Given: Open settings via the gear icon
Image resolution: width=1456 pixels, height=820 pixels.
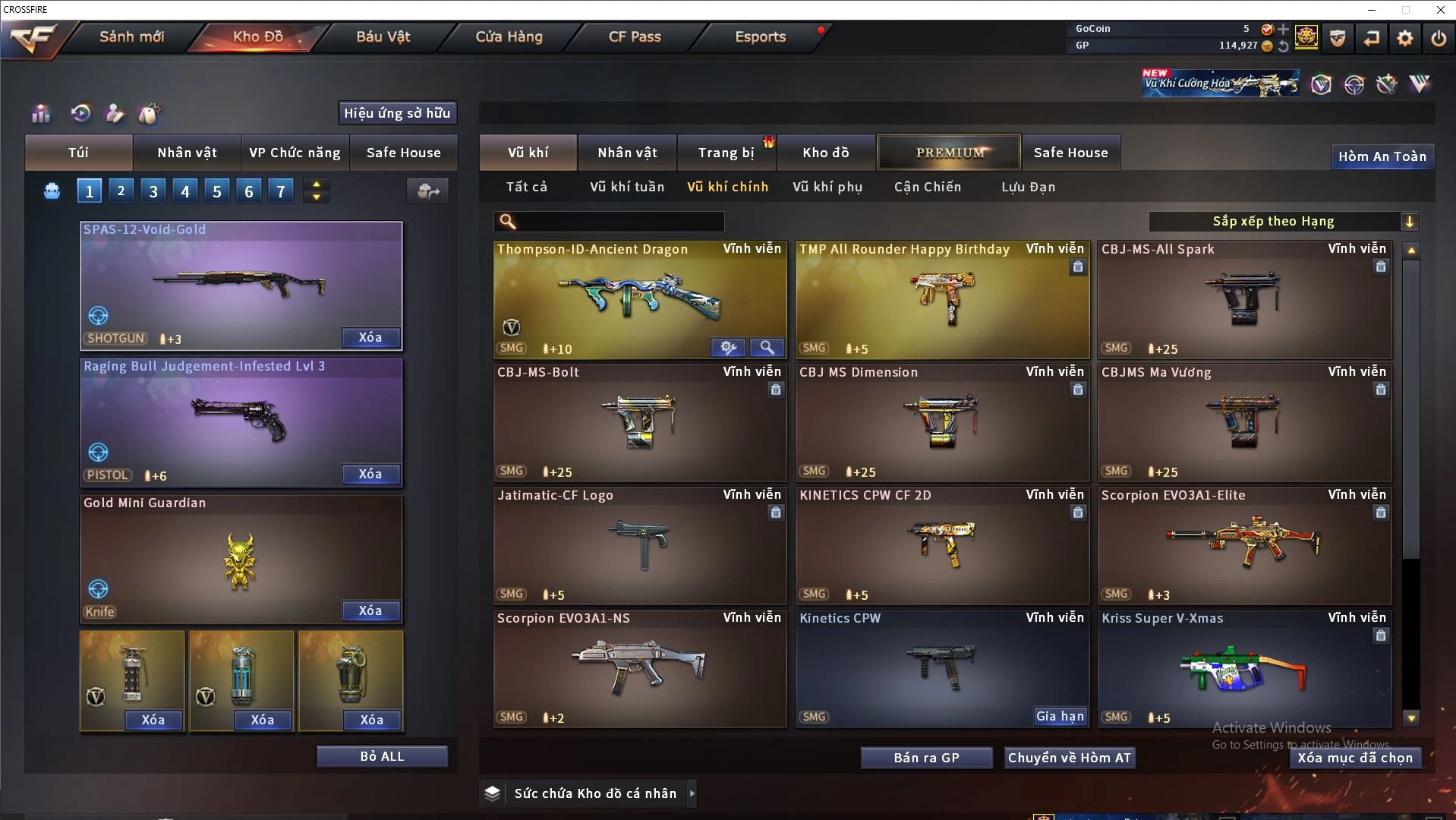Looking at the screenshot, I should point(1404,38).
